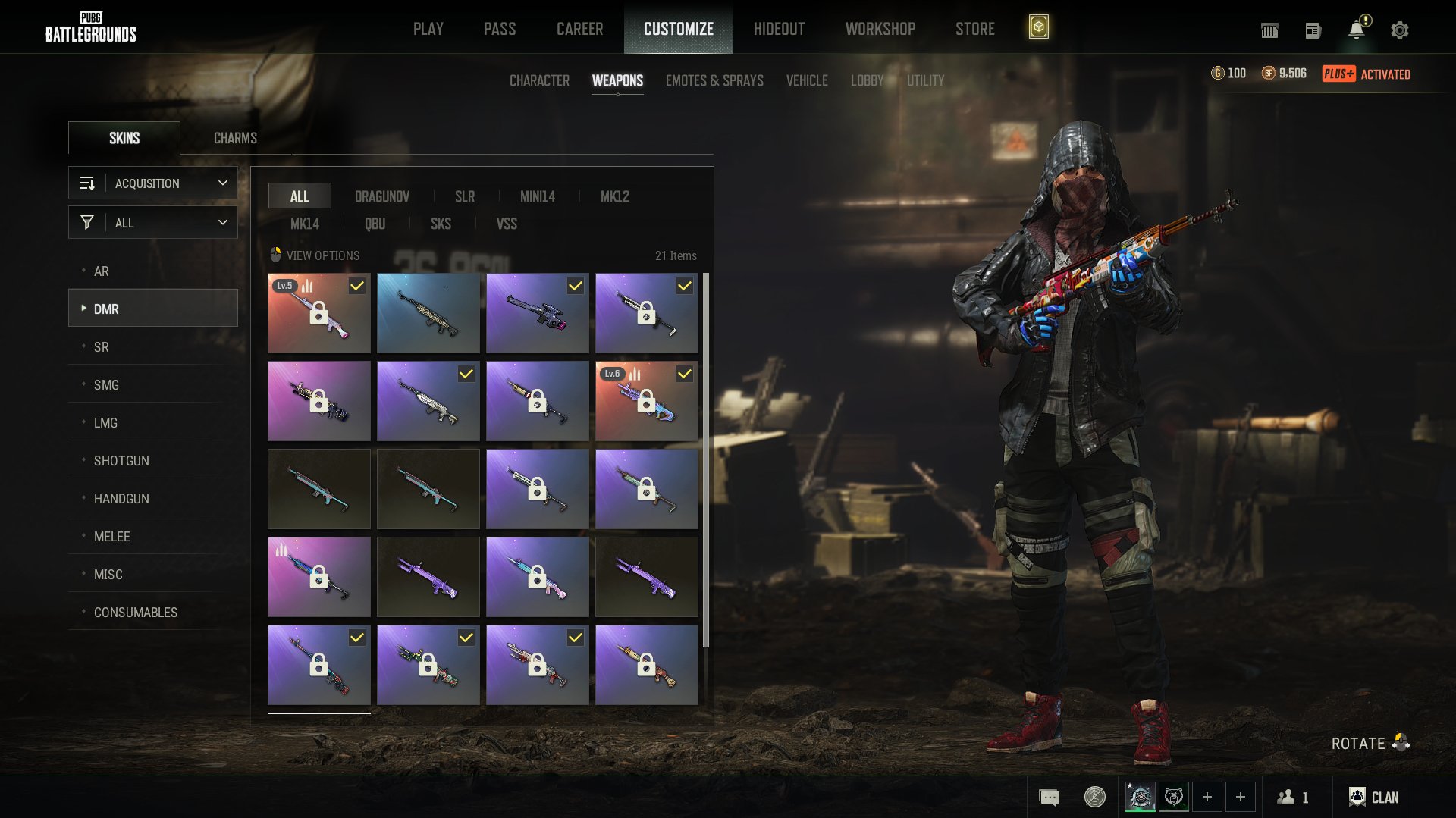The image size is (1456, 818).
Task: Select the Emotes & Sprays tab
Action: click(x=714, y=80)
